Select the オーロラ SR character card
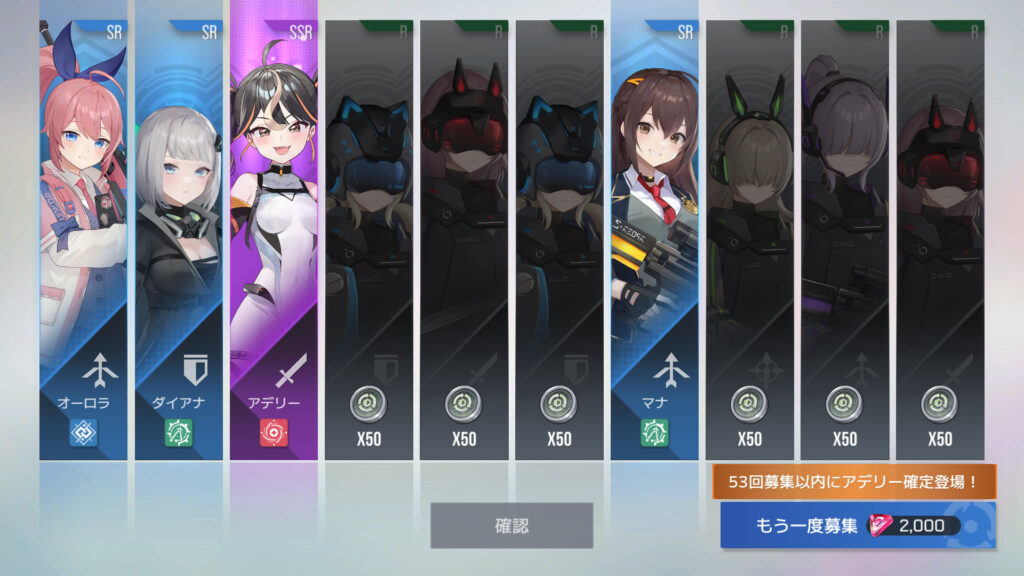The width and height of the screenshot is (1024, 576). (x=84, y=240)
